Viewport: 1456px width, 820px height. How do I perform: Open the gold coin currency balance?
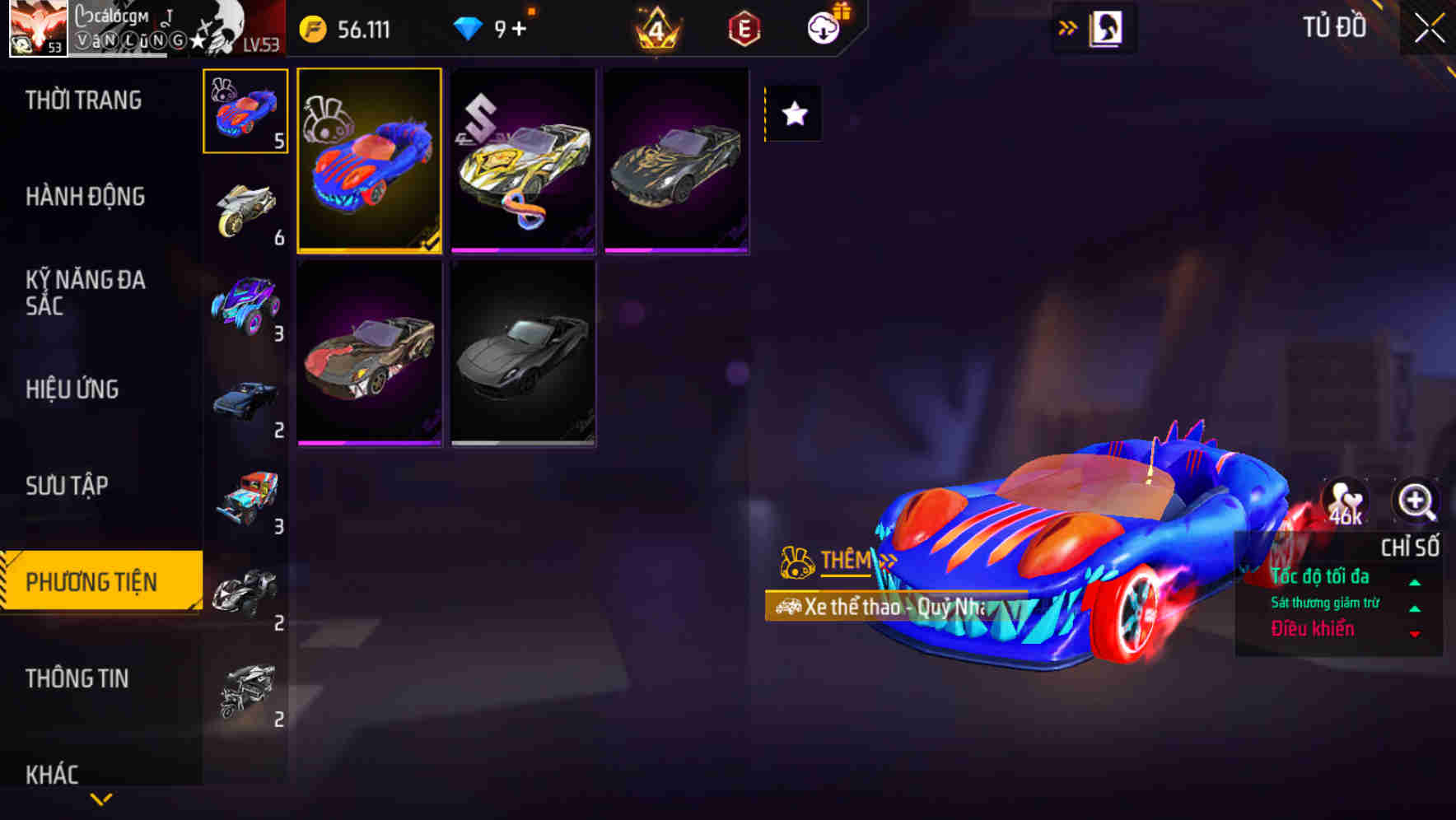pos(314,28)
